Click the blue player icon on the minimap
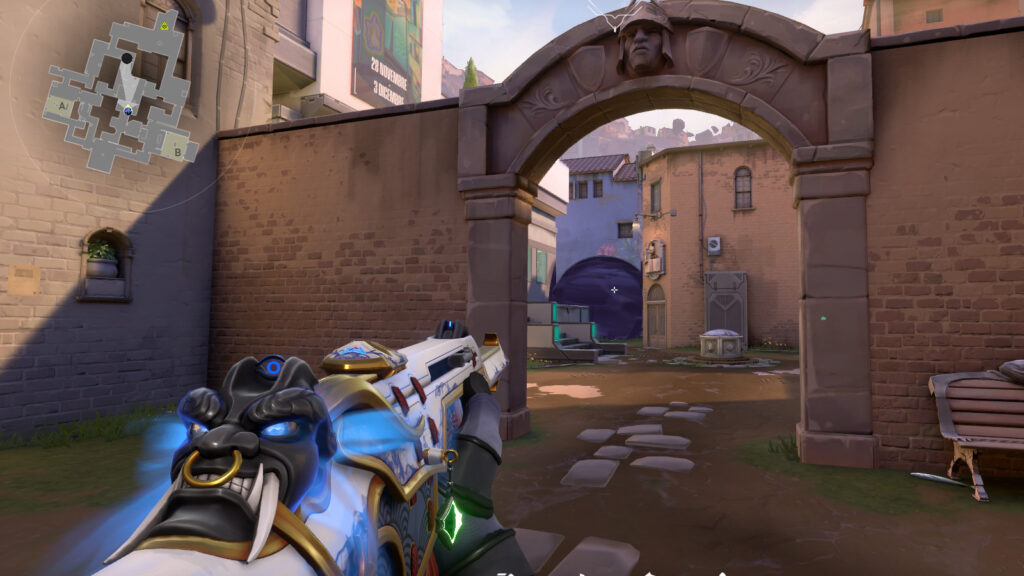The height and width of the screenshot is (576, 1024). coord(128,108)
